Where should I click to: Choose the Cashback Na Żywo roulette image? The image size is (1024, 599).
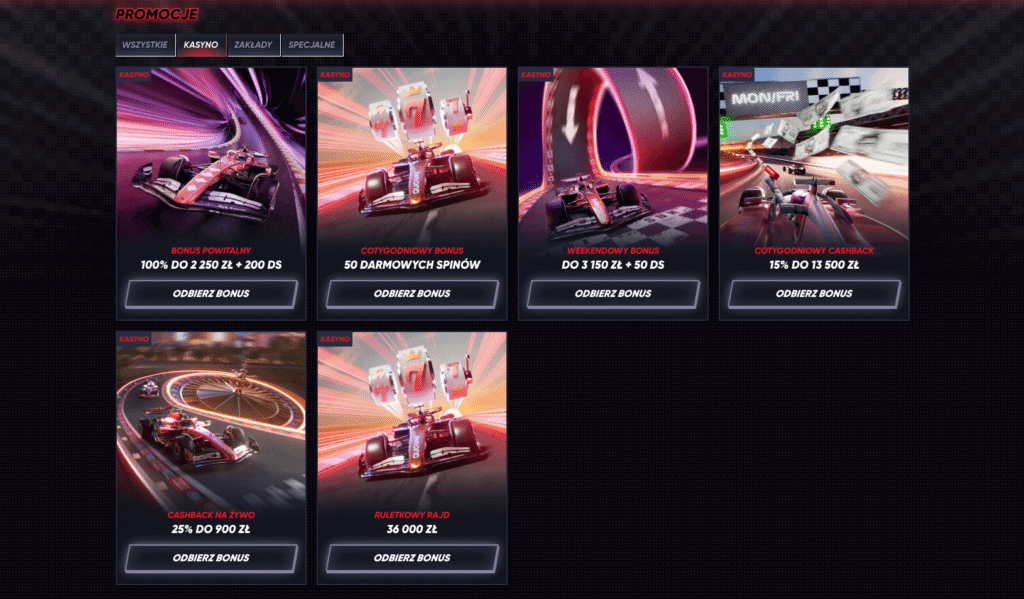pyautogui.click(x=211, y=420)
